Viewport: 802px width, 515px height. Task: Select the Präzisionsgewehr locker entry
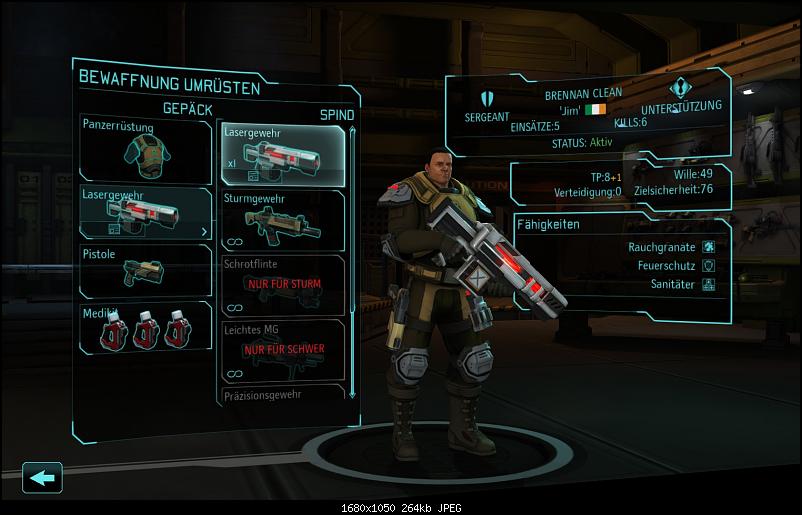[x=283, y=396]
